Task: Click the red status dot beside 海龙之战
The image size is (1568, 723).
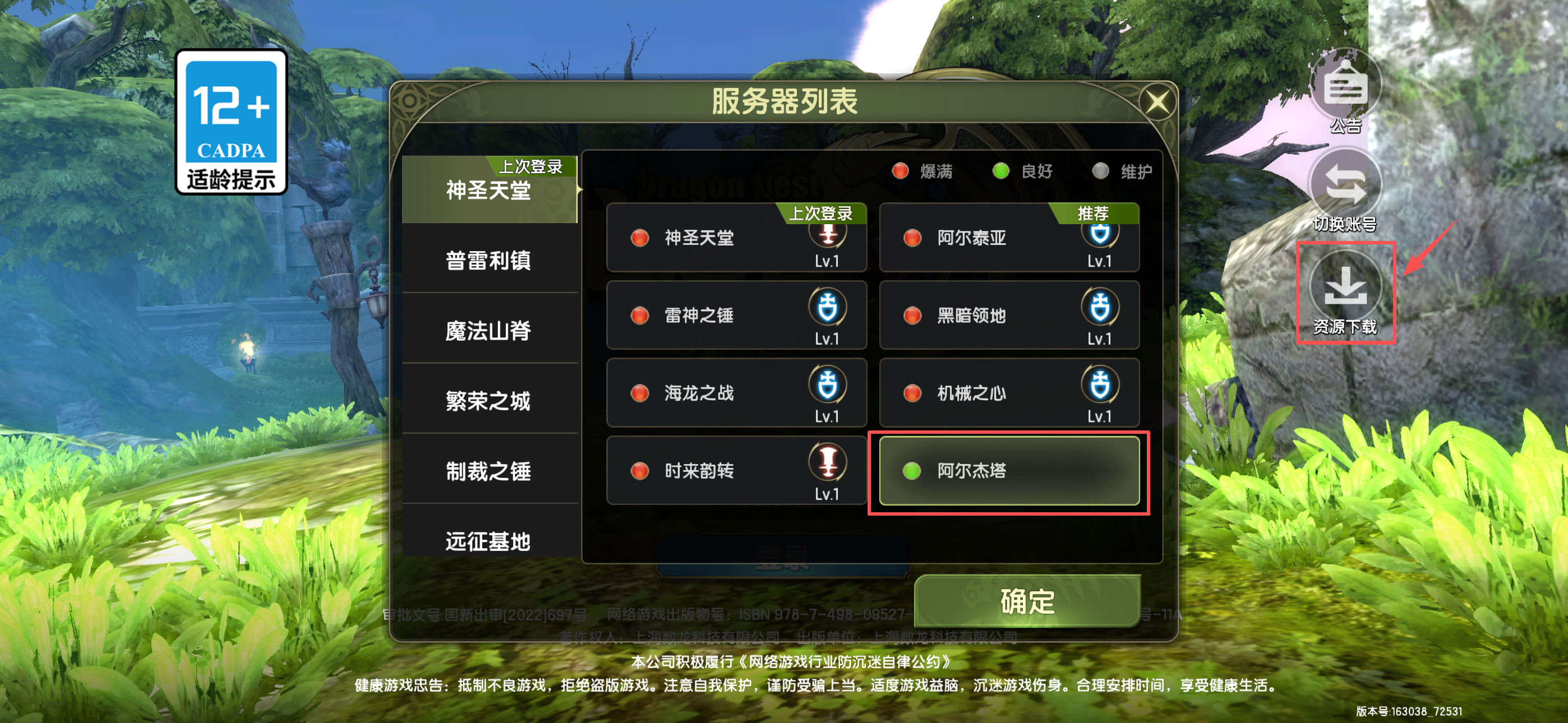Action: pos(640,393)
